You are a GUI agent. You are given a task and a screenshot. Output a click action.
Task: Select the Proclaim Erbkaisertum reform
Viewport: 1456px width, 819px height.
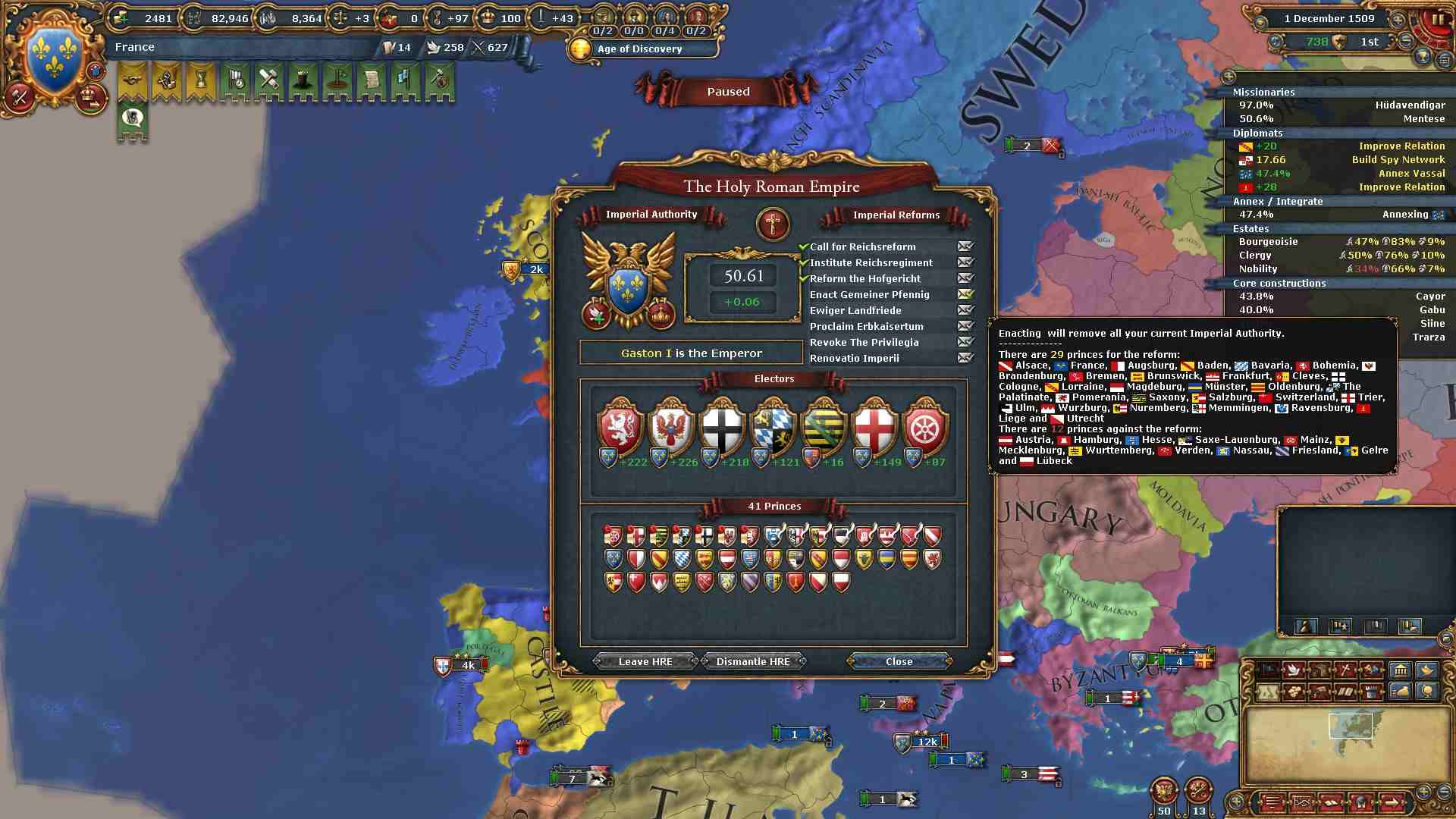[x=866, y=326]
